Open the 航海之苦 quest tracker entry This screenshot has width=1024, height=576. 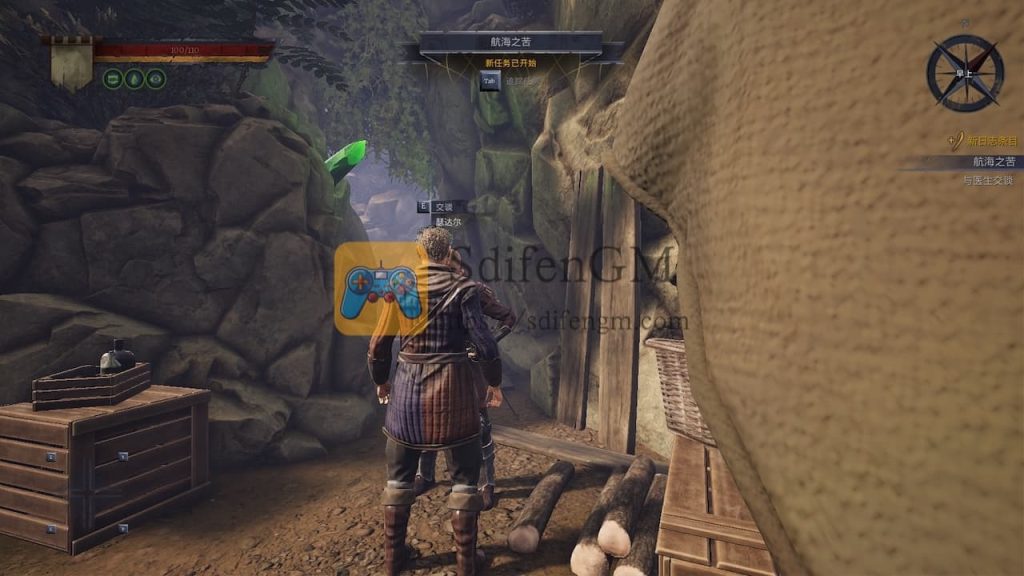point(992,161)
